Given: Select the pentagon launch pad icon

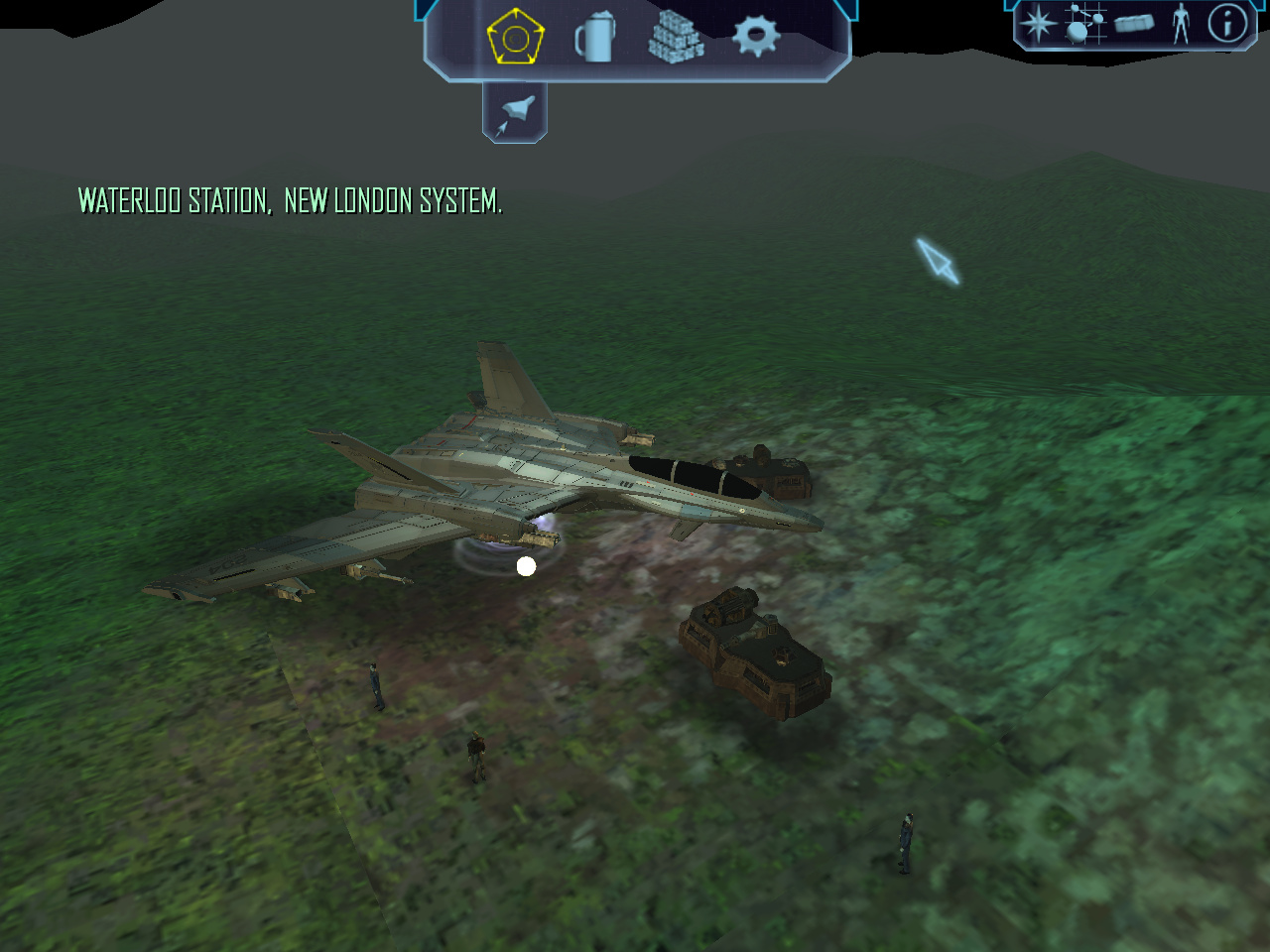Looking at the screenshot, I should click(515, 38).
